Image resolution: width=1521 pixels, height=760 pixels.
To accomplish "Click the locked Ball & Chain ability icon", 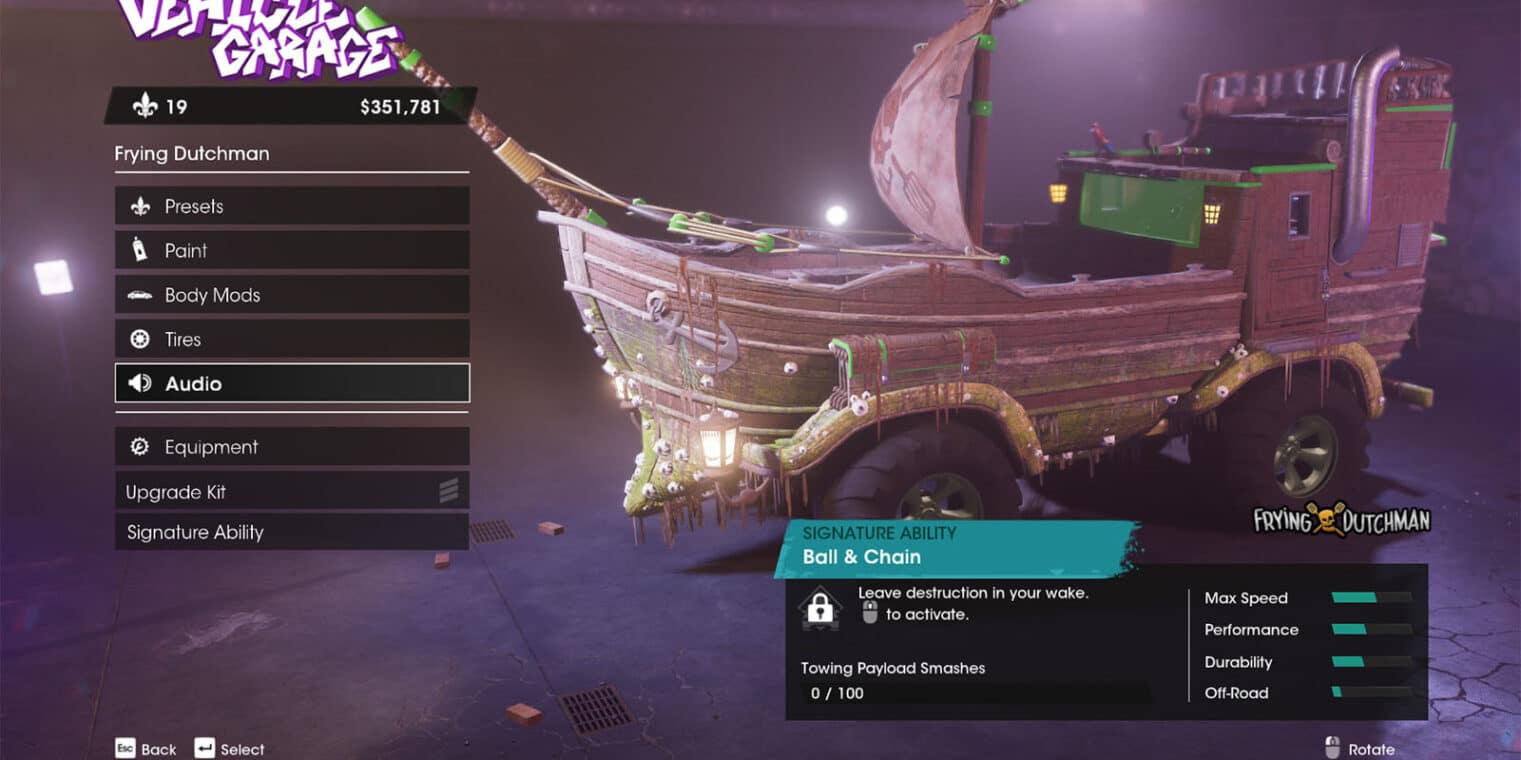I will coord(820,608).
